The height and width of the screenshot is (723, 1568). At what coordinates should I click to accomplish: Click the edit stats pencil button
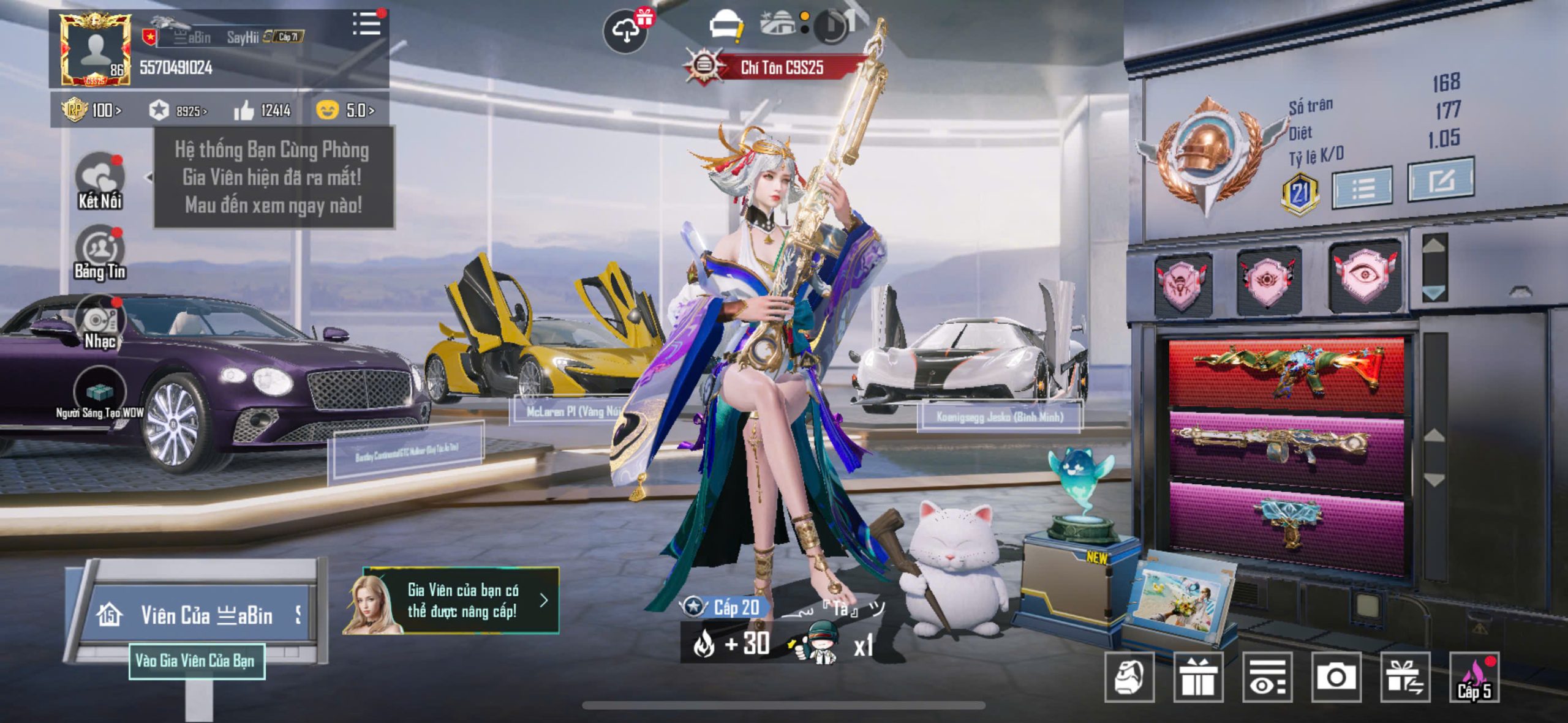[x=1440, y=180]
